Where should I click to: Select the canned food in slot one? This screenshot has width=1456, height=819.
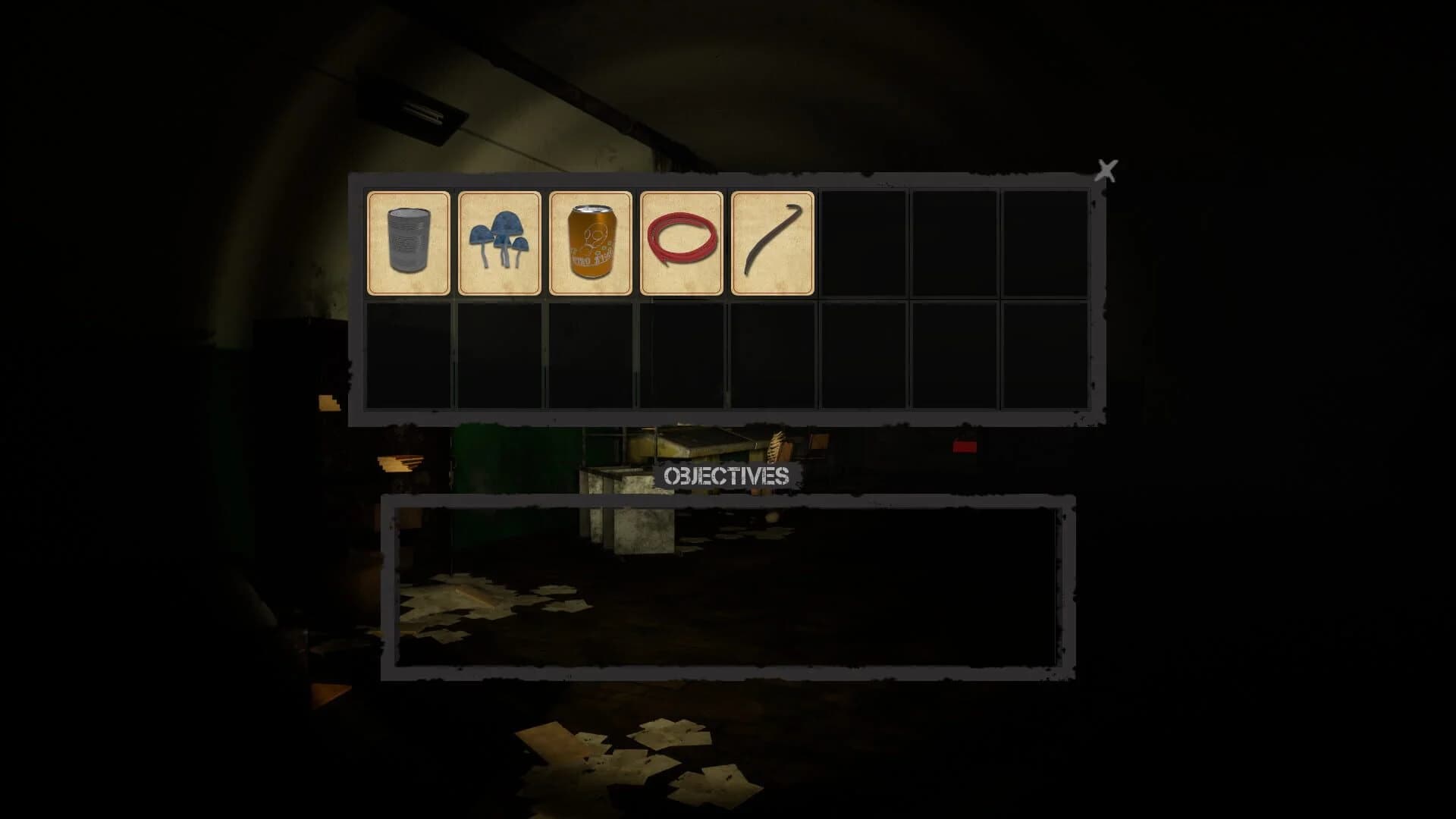click(x=408, y=243)
